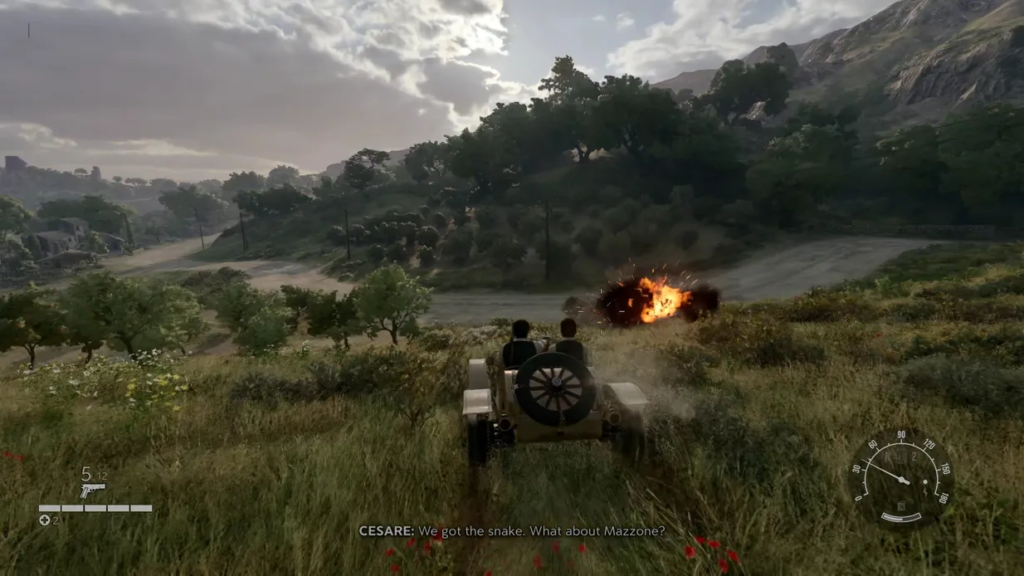Select the pistol weapon icon
Image resolution: width=1024 pixels, height=576 pixels.
(x=92, y=490)
